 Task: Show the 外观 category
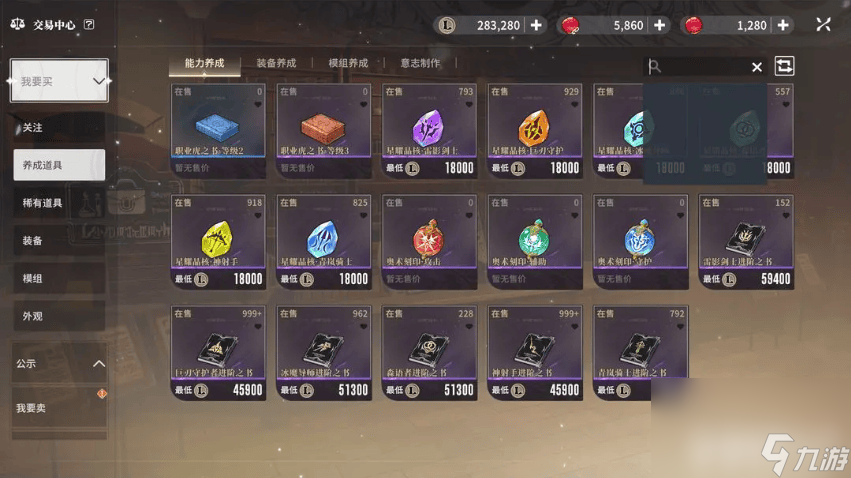[x=33, y=316]
